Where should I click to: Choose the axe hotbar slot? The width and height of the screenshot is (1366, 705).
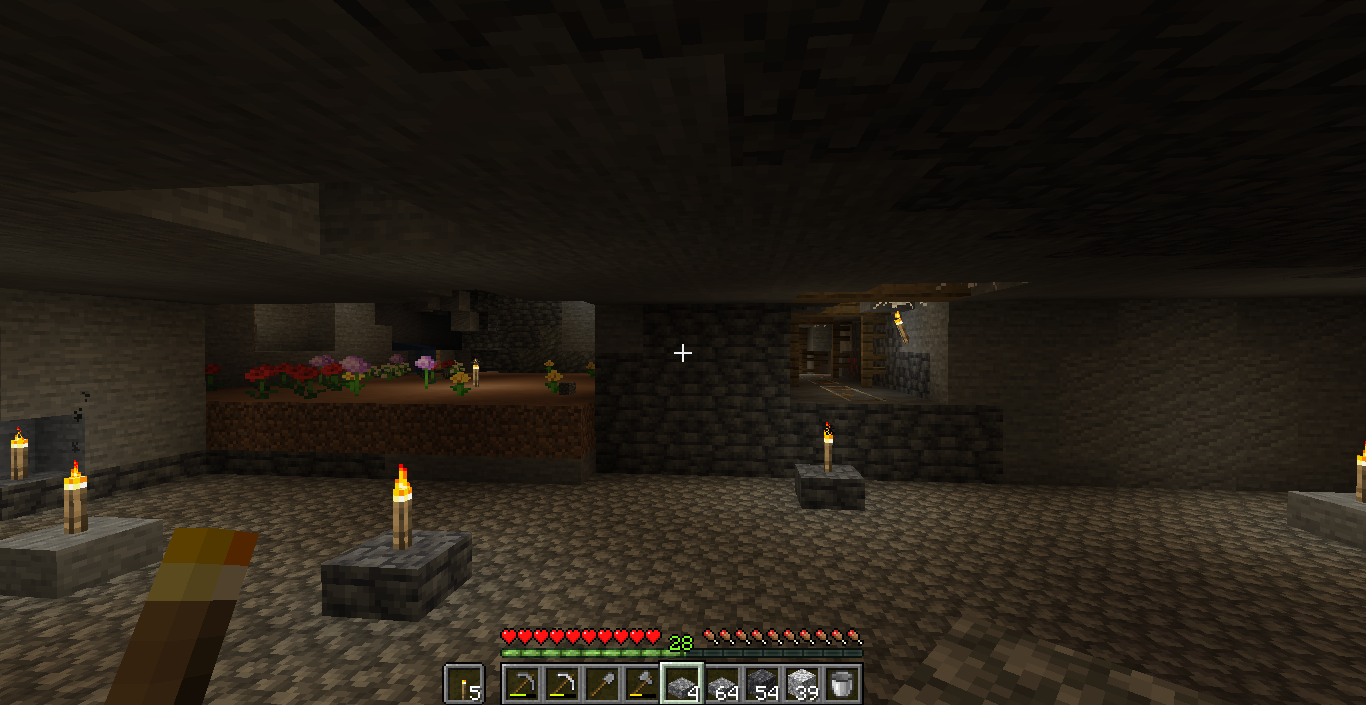(642, 684)
